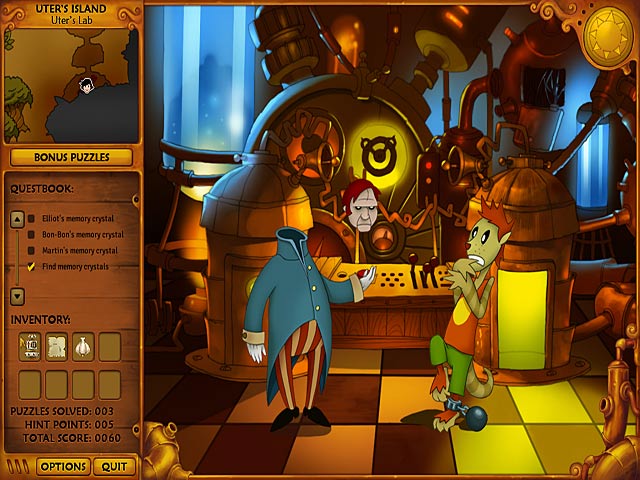Viewport: 640px width, 480px height.
Task: Click the questbook down arrow button
Action: pyautogui.click(x=17, y=296)
